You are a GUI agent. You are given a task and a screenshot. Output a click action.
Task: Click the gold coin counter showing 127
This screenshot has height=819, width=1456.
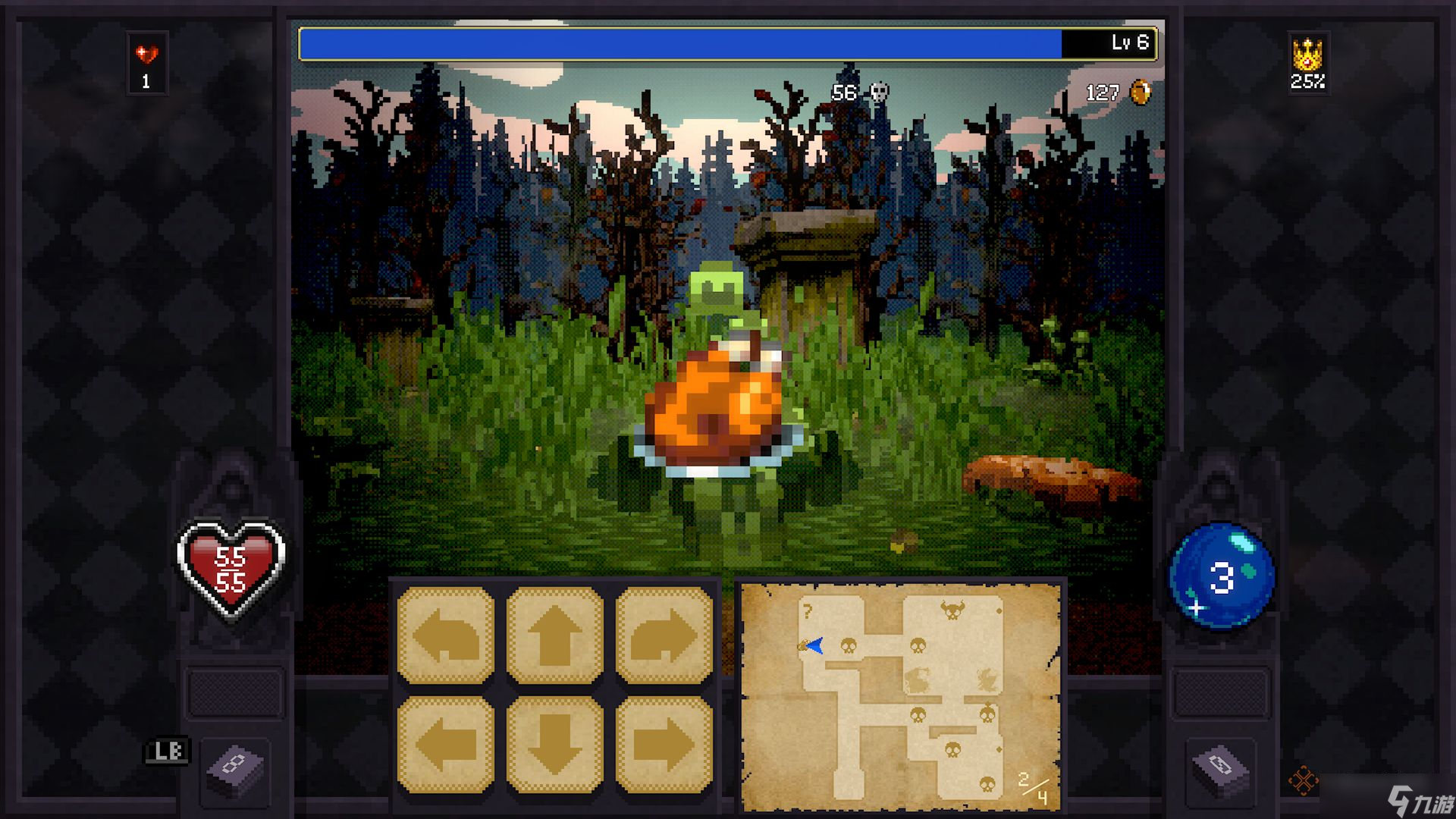point(1115,93)
